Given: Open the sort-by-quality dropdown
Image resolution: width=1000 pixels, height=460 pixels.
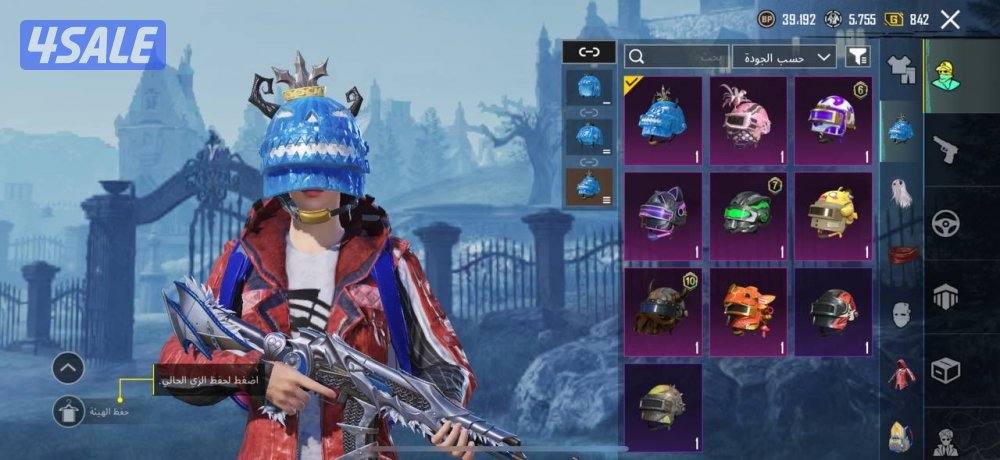Looking at the screenshot, I should [x=784, y=56].
